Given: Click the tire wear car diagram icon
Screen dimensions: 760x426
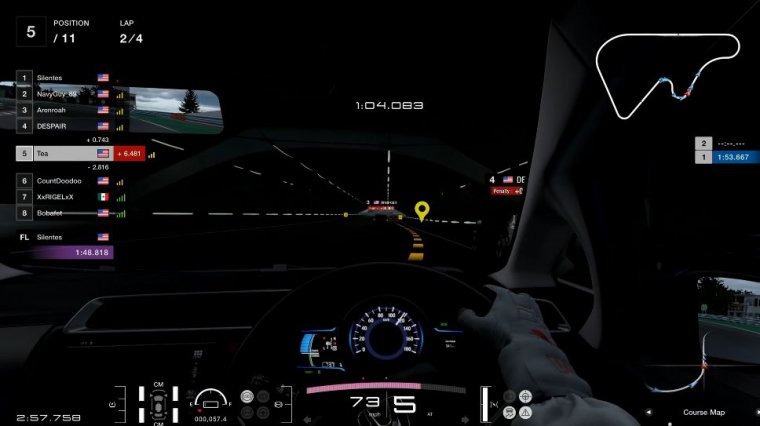Looking at the screenshot, I should coord(157,405).
